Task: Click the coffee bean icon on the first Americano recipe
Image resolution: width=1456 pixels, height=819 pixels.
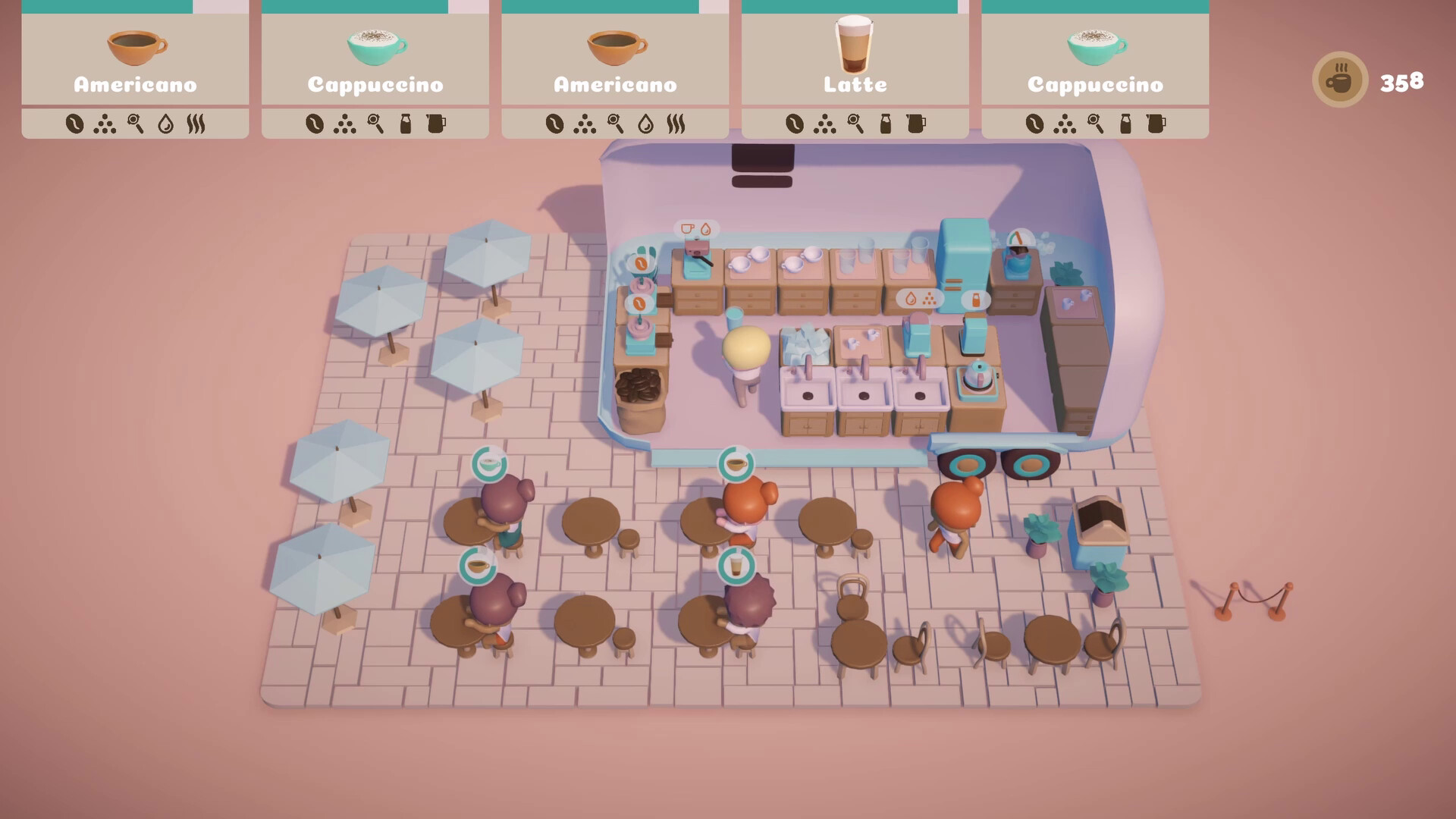Action: 76,124
